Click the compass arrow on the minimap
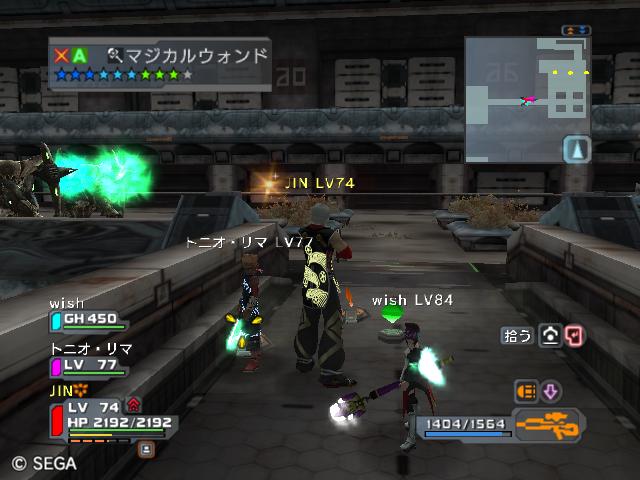Viewport: 640px width, 480px height. (577, 149)
